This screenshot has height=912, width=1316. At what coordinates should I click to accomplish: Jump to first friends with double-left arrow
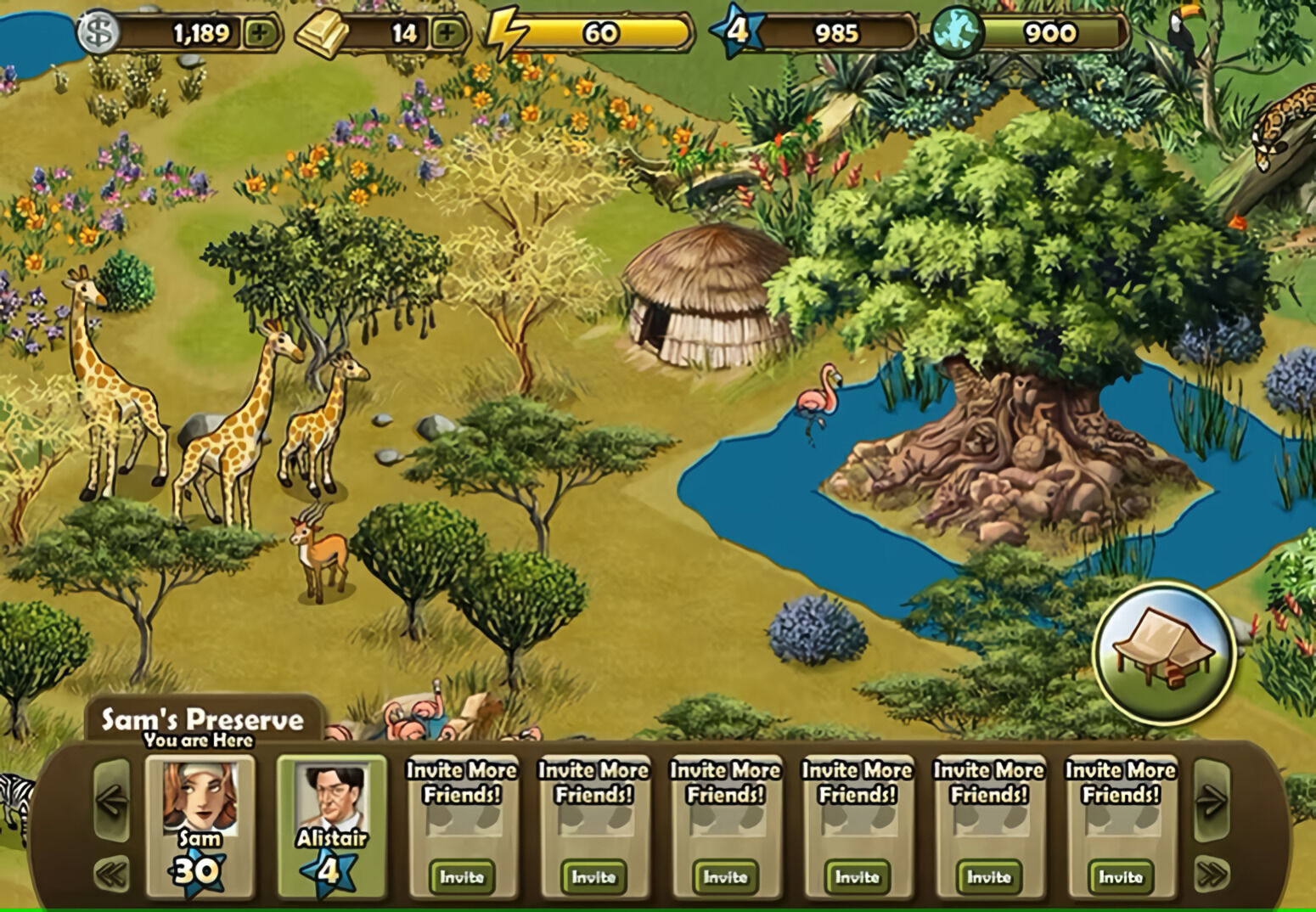(x=112, y=873)
